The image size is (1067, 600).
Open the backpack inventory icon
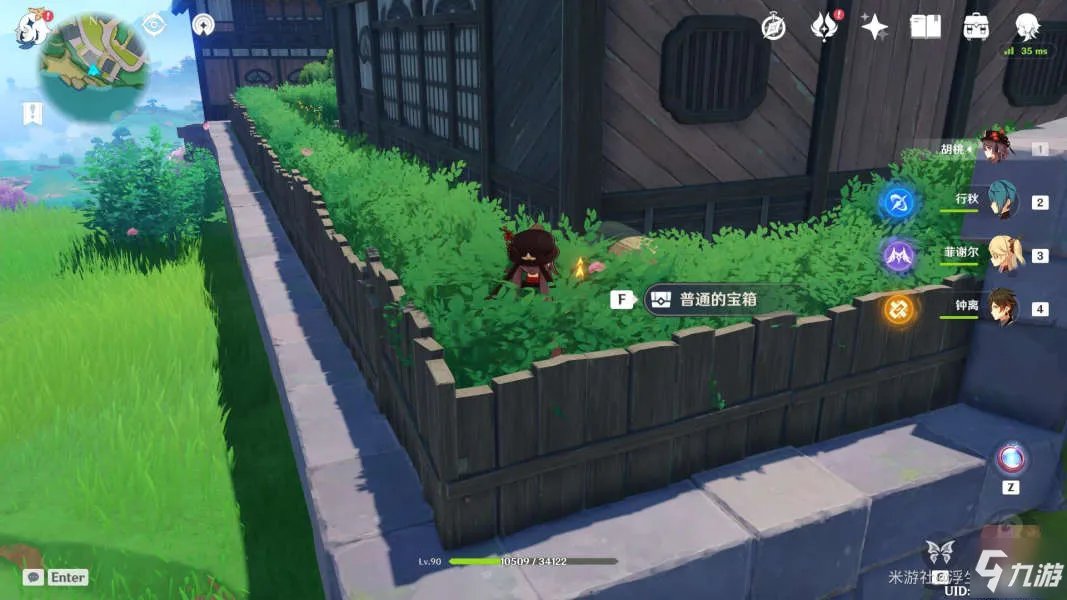point(976,27)
